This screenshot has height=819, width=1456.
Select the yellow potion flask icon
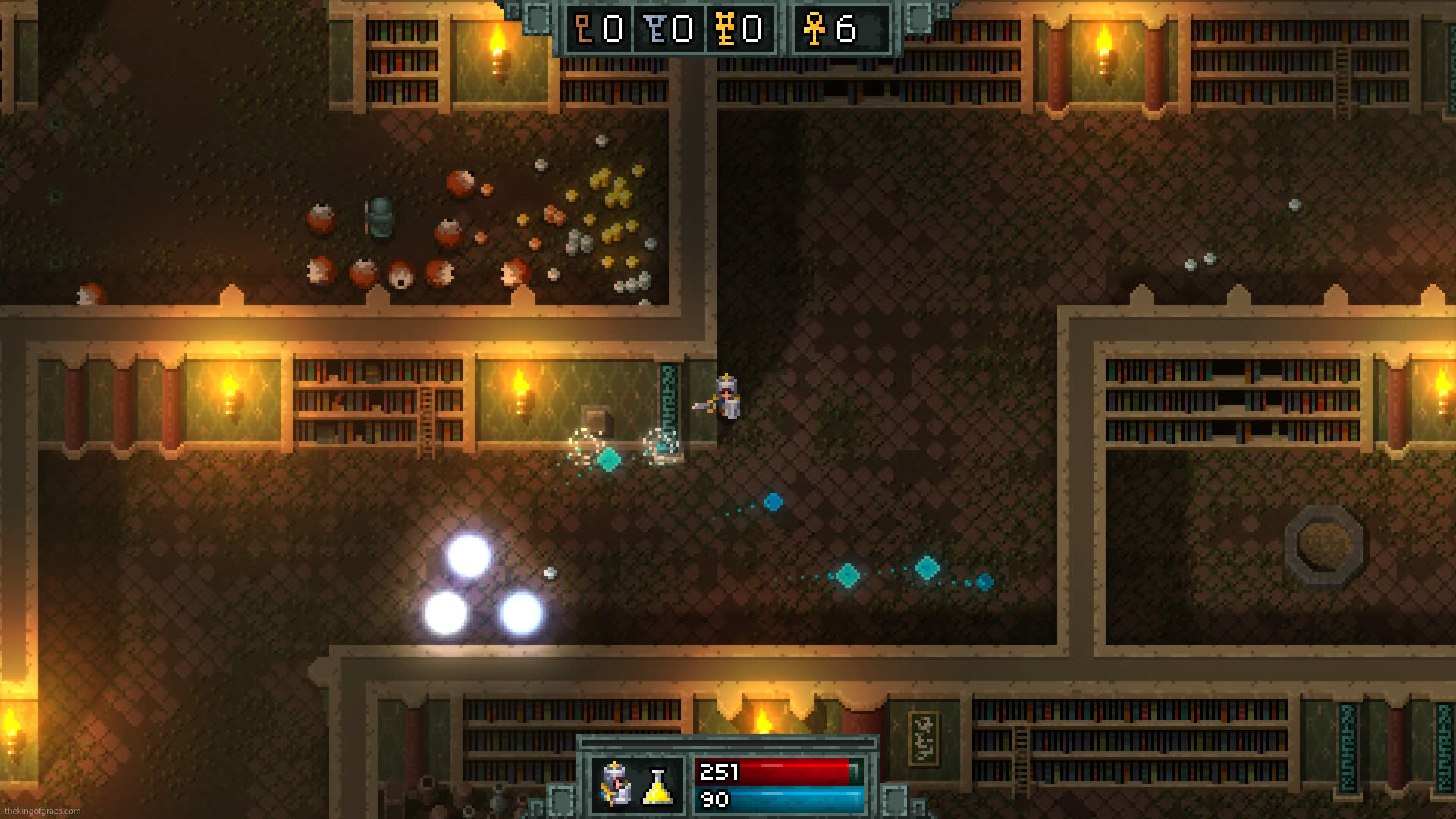(657, 786)
